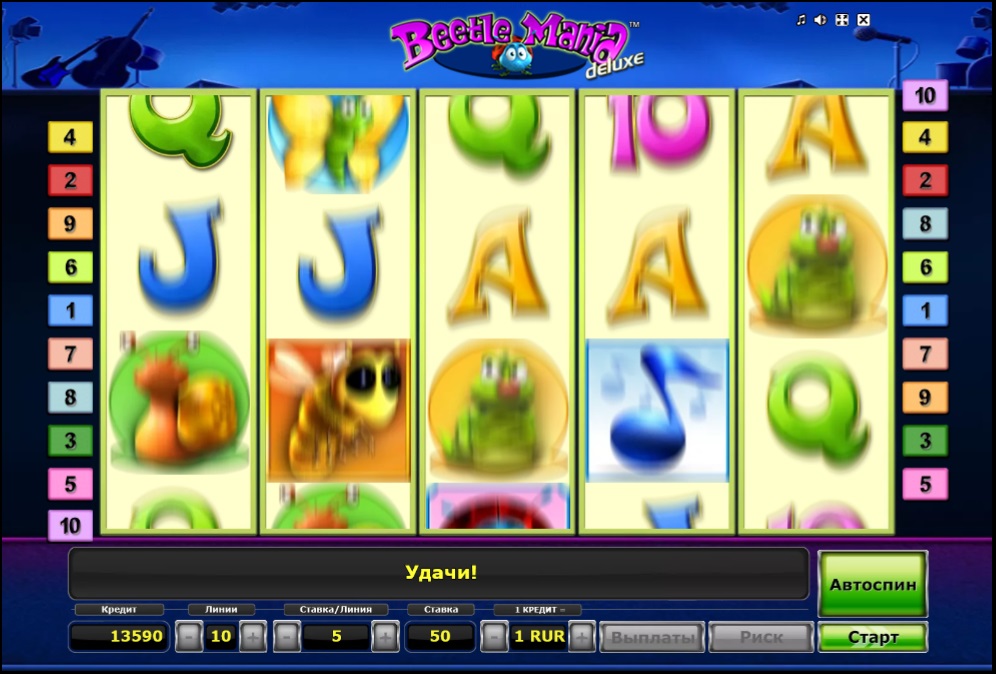Open the Выплаты paytable

(x=652, y=637)
